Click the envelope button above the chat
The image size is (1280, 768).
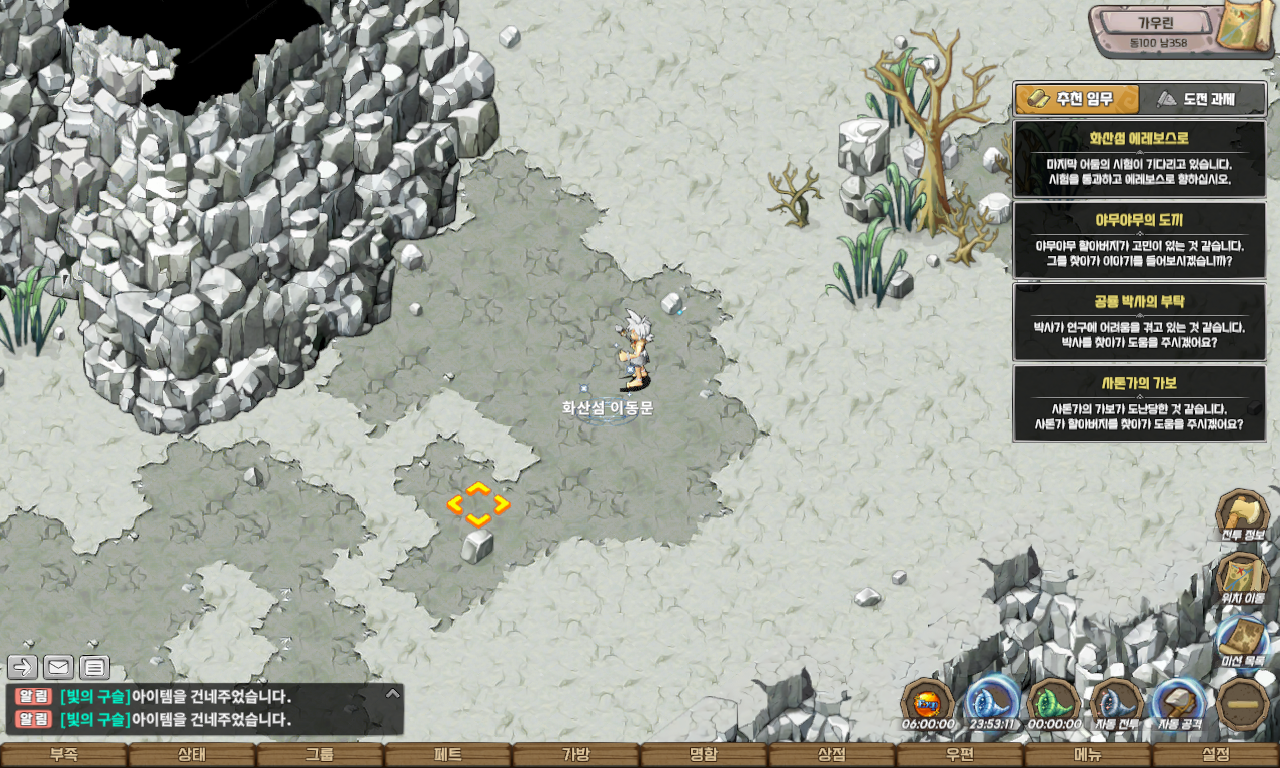(x=58, y=667)
